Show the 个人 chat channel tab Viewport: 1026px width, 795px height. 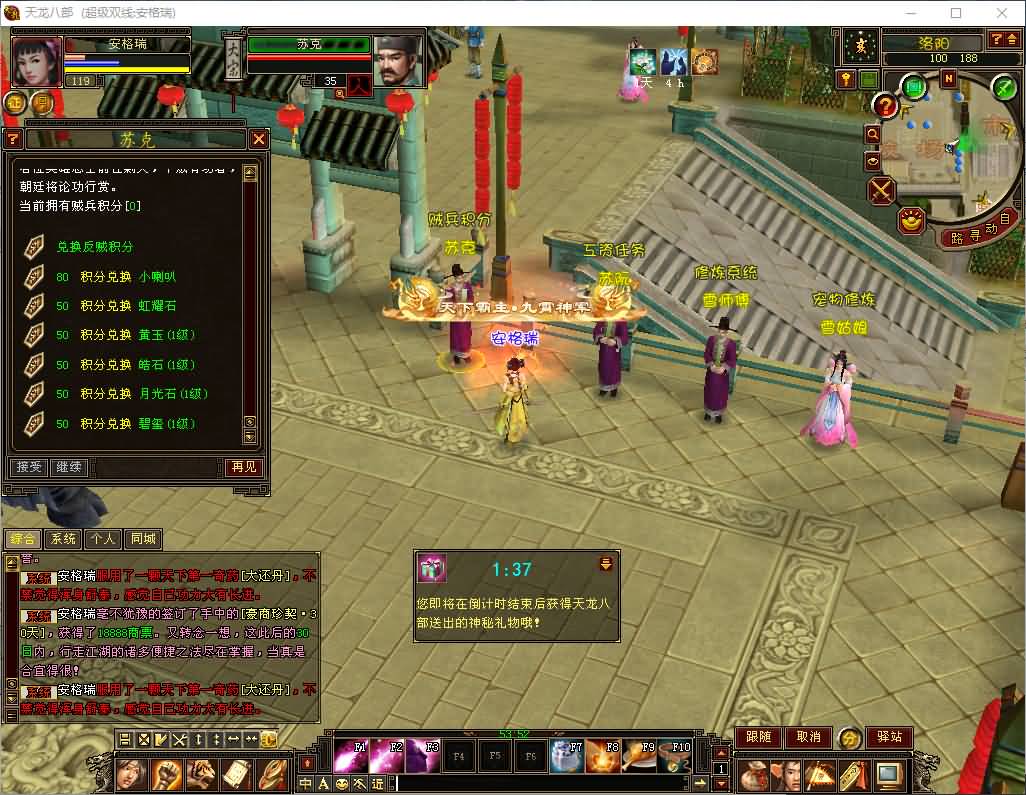102,539
